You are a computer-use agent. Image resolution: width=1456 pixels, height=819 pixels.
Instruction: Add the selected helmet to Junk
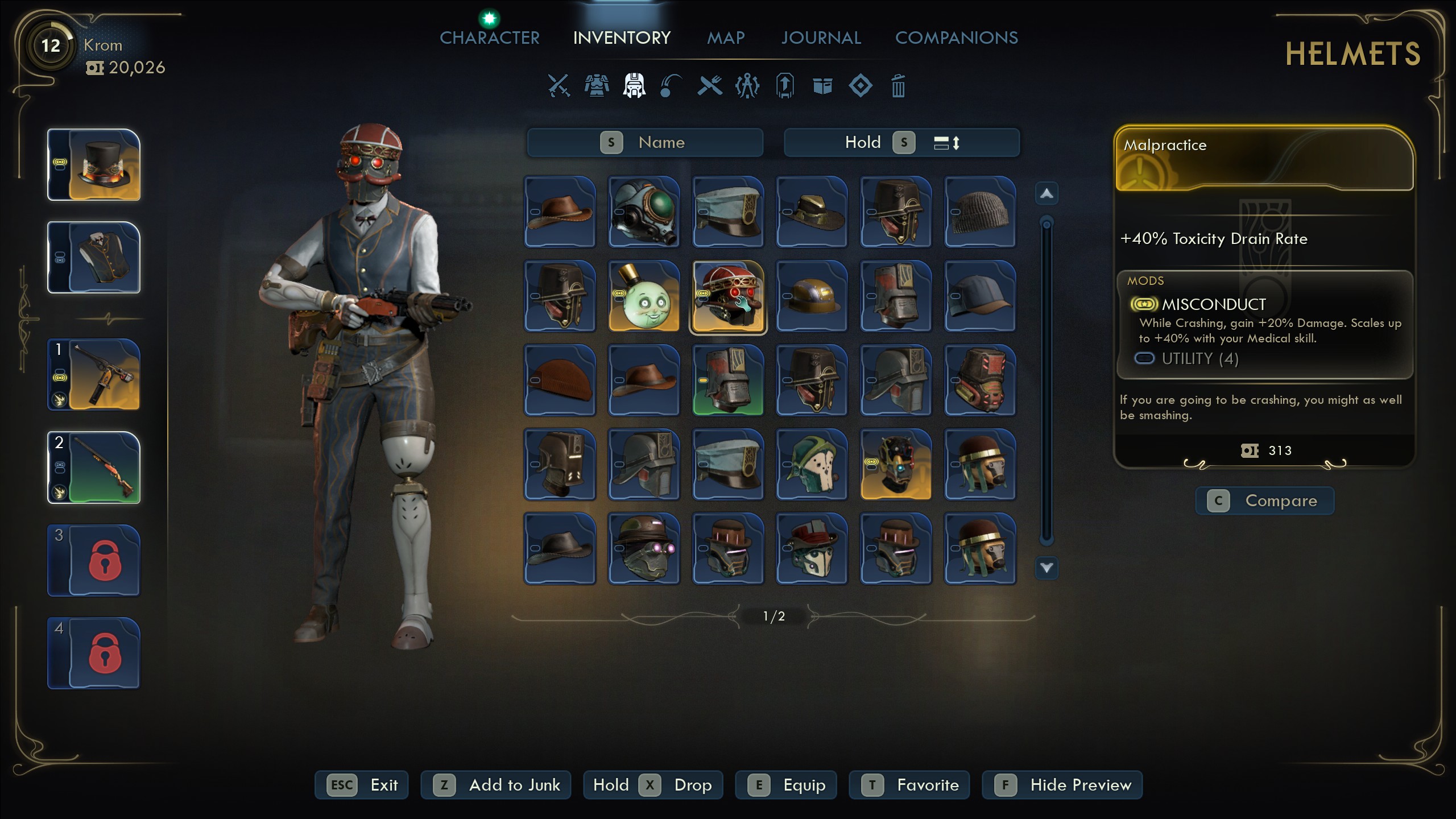tap(495, 785)
